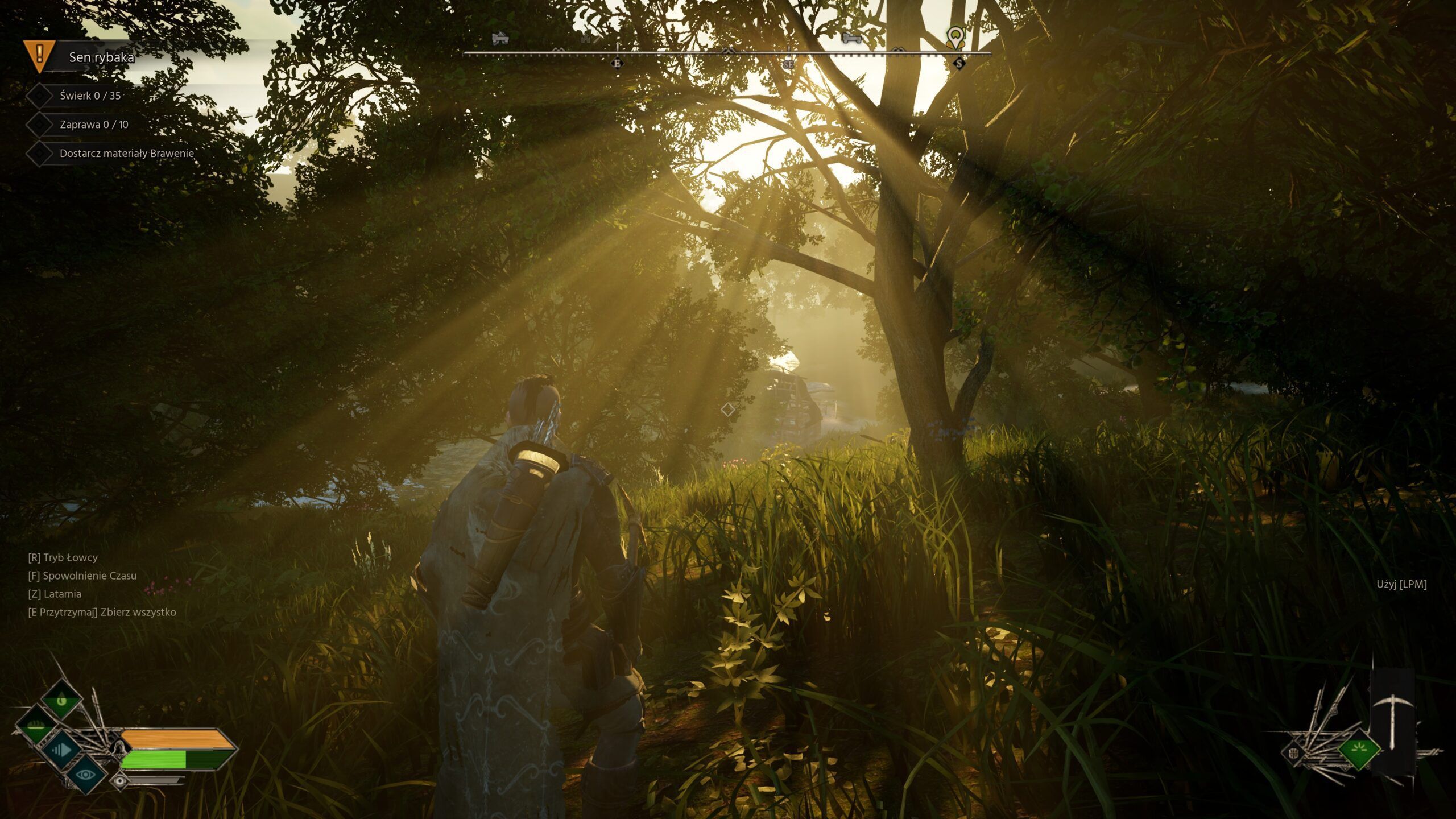Click the anvil marker on the compass
This screenshot has height=819, width=1456.
(x=500, y=39)
